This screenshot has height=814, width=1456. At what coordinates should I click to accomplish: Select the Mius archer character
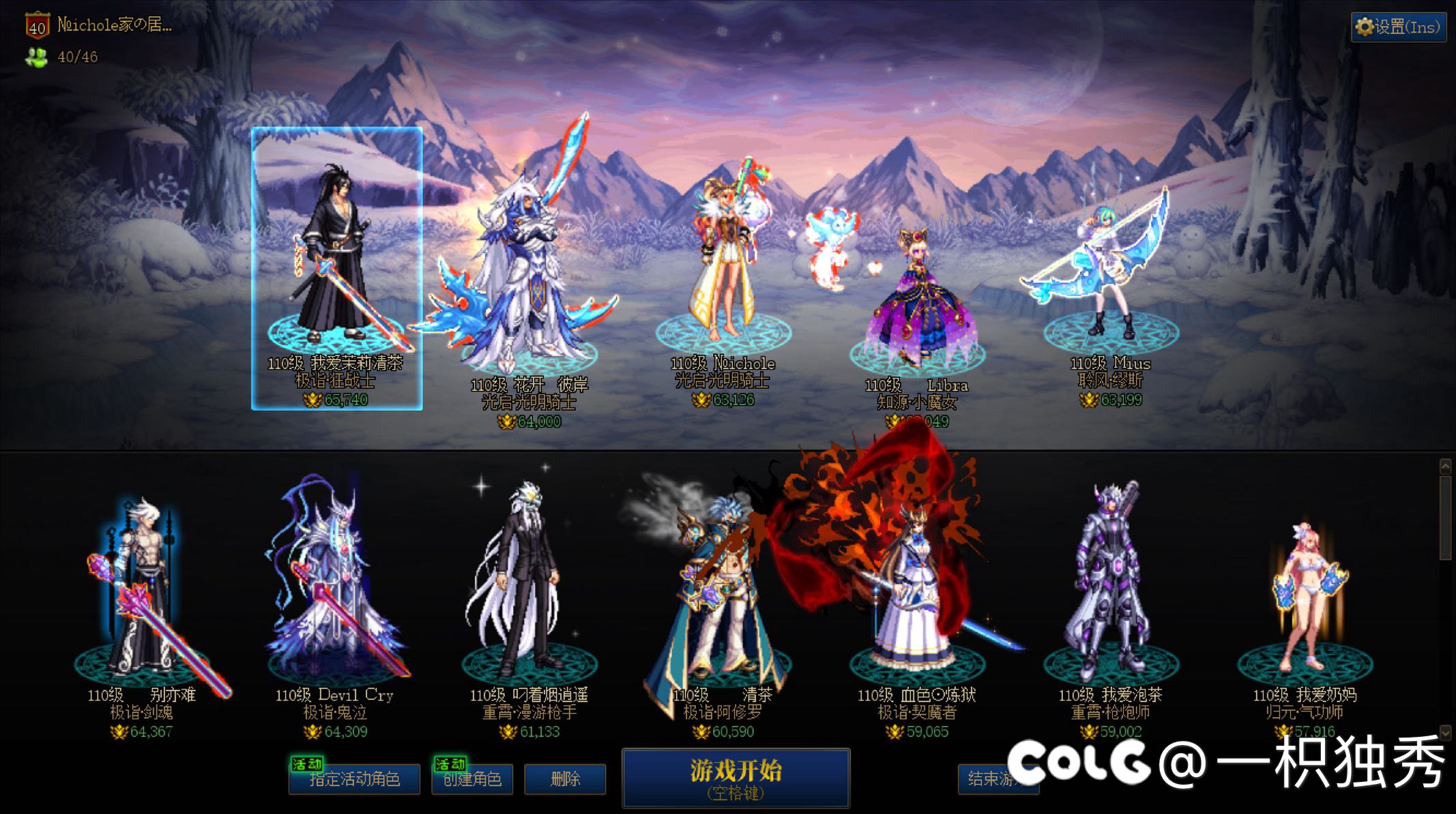1109,273
